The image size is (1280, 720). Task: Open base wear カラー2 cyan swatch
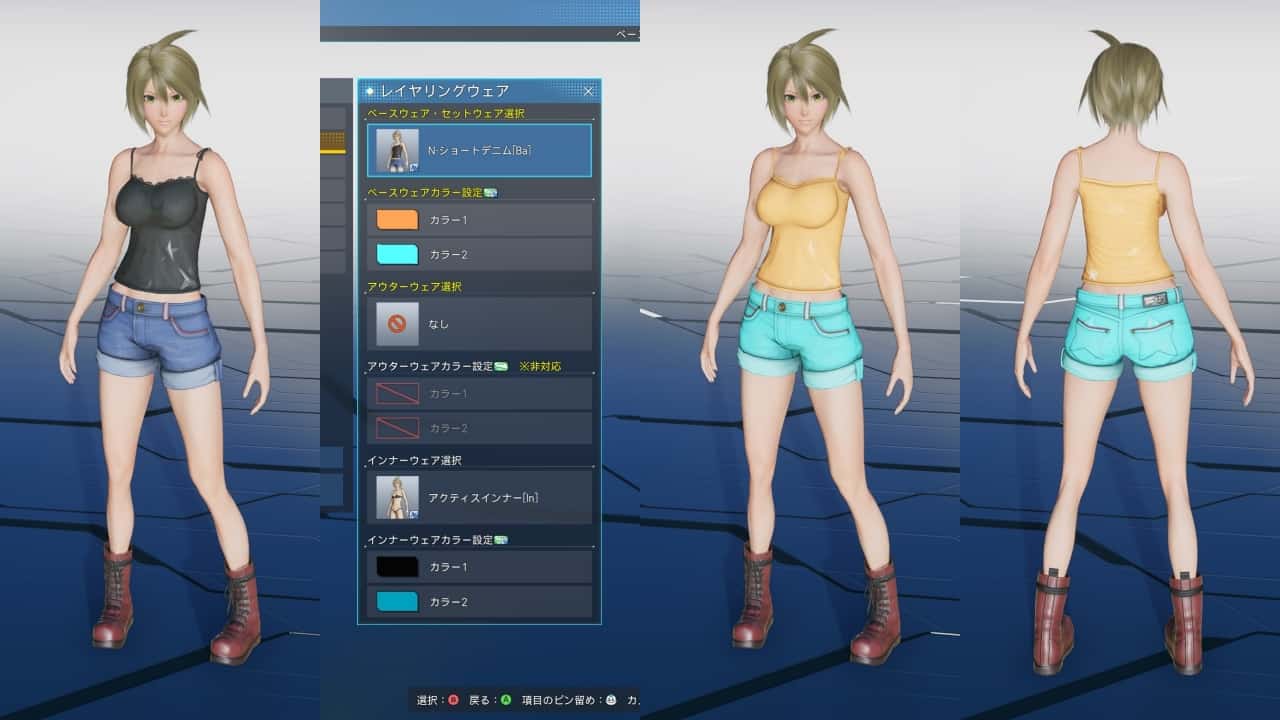[x=397, y=255]
